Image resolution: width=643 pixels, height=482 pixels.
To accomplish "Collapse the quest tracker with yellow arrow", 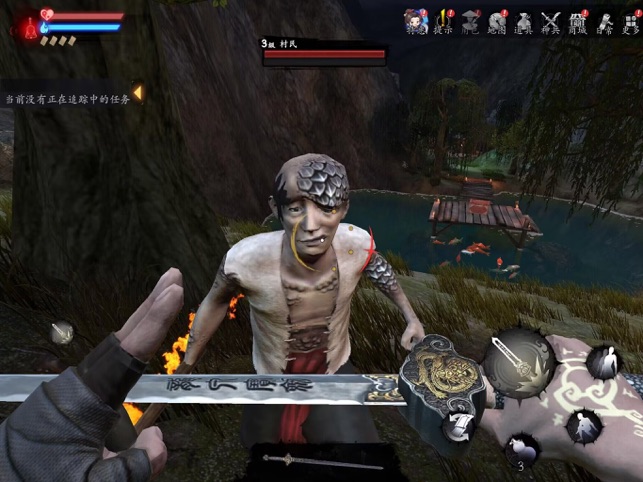I will [x=137, y=93].
